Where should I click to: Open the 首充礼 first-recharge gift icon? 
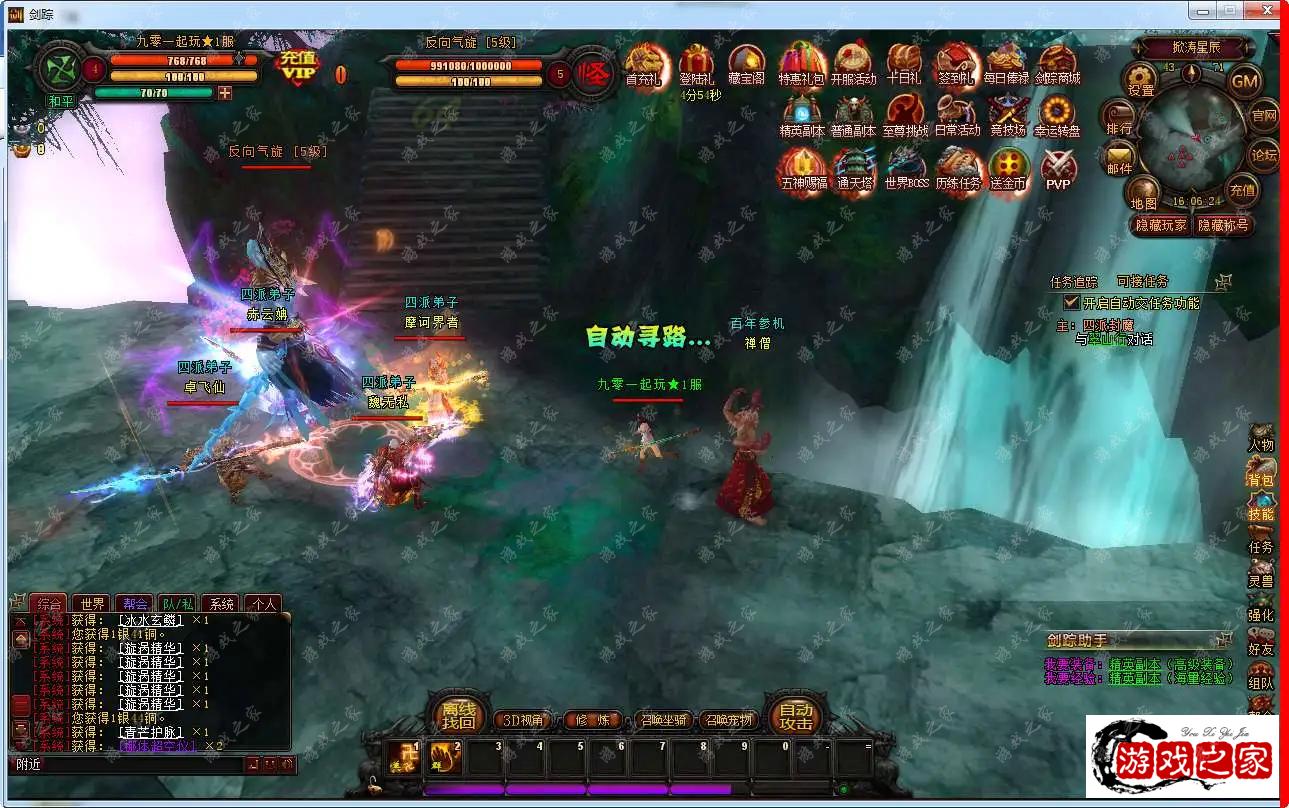[644, 65]
